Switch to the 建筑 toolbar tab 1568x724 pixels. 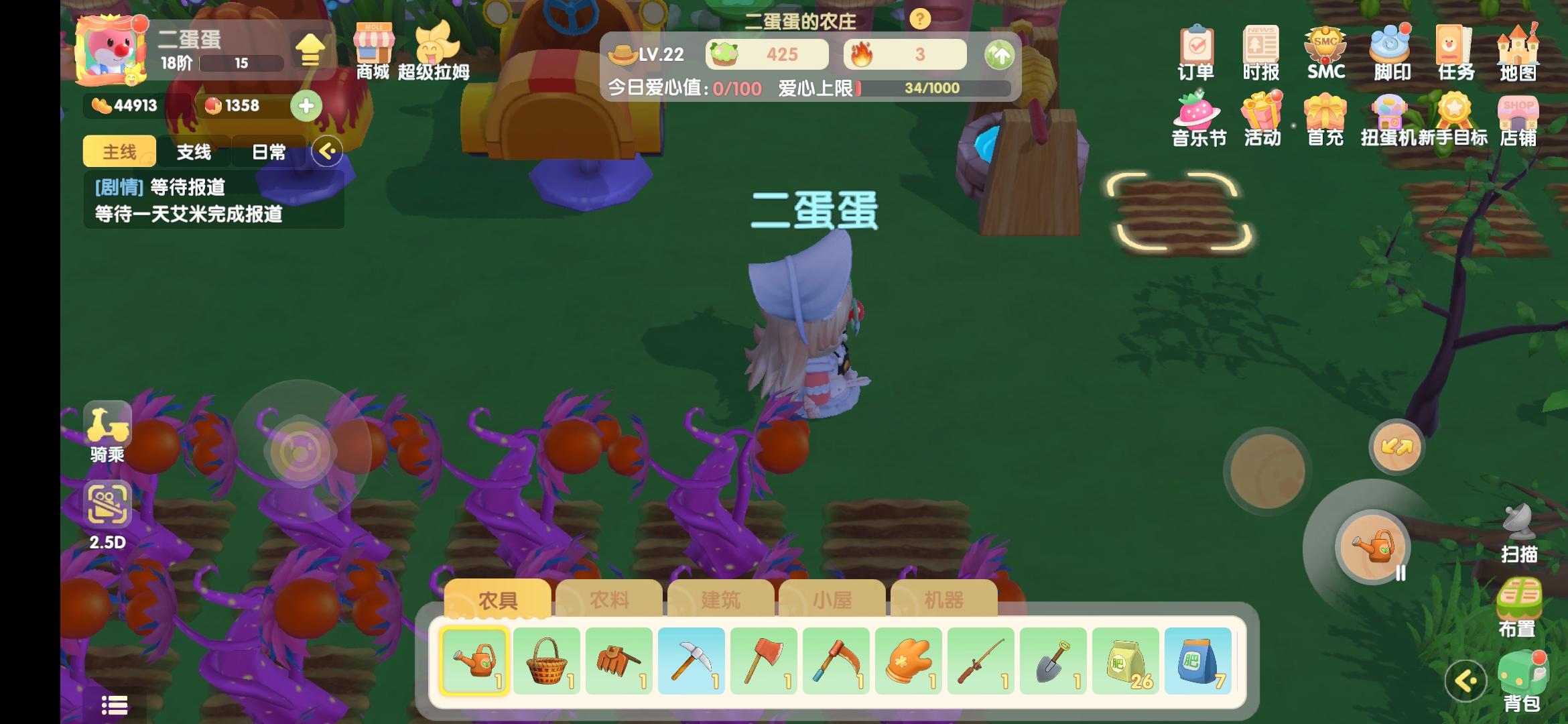[722, 601]
